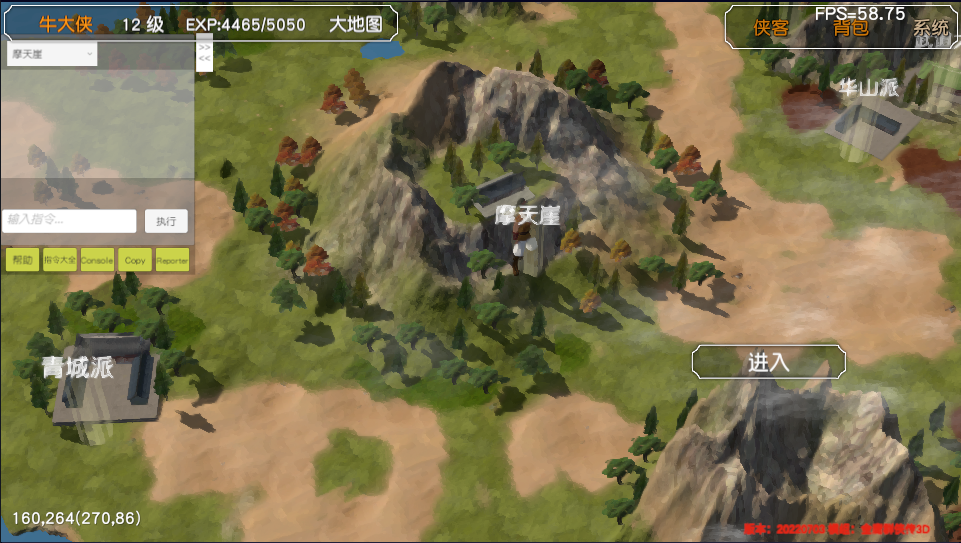Open the 背包 backpack
The width and height of the screenshot is (961, 543).
851,28
